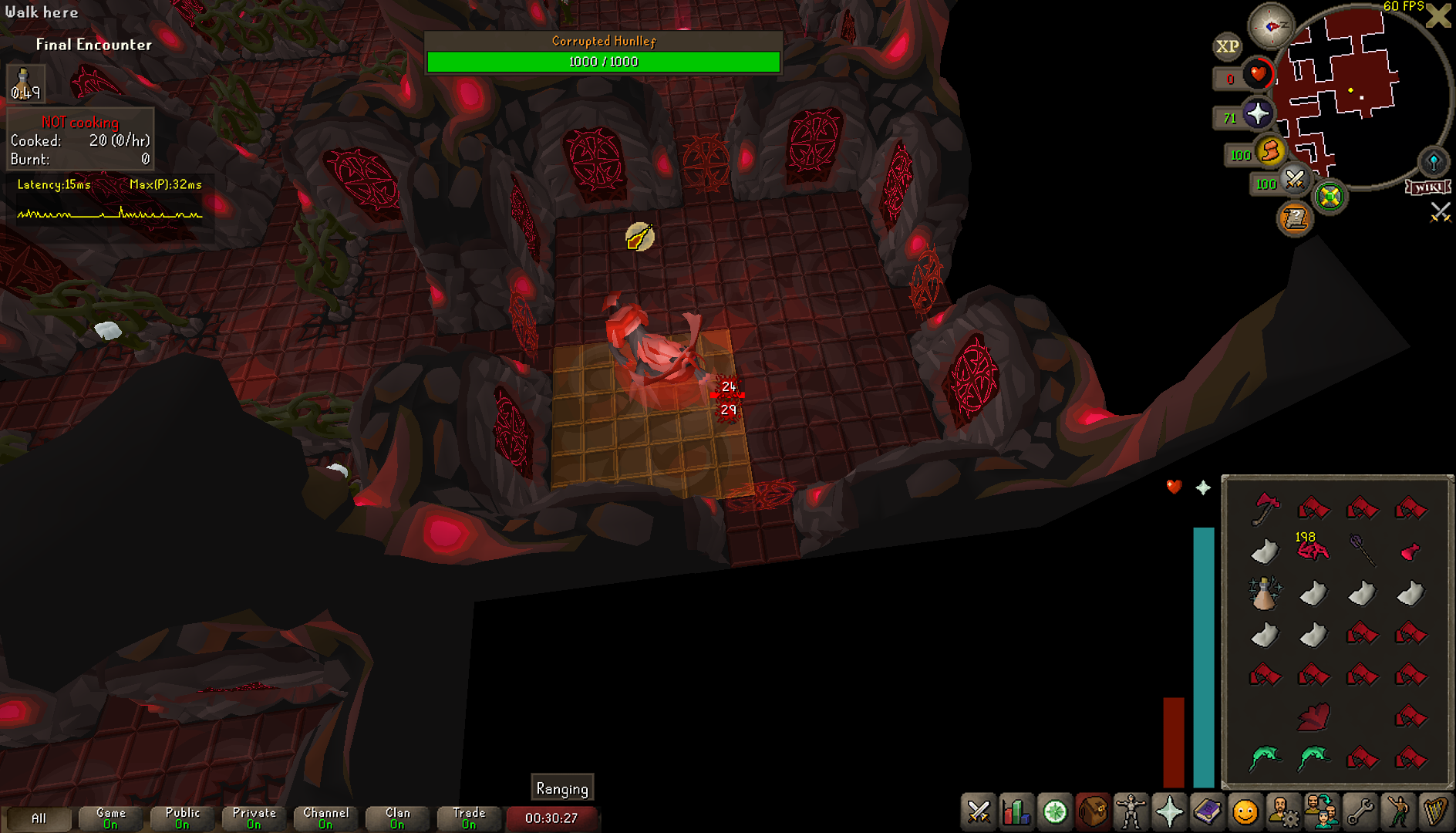Open the Wiki lookup banner
The width and height of the screenshot is (1456, 833).
click(1427, 187)
